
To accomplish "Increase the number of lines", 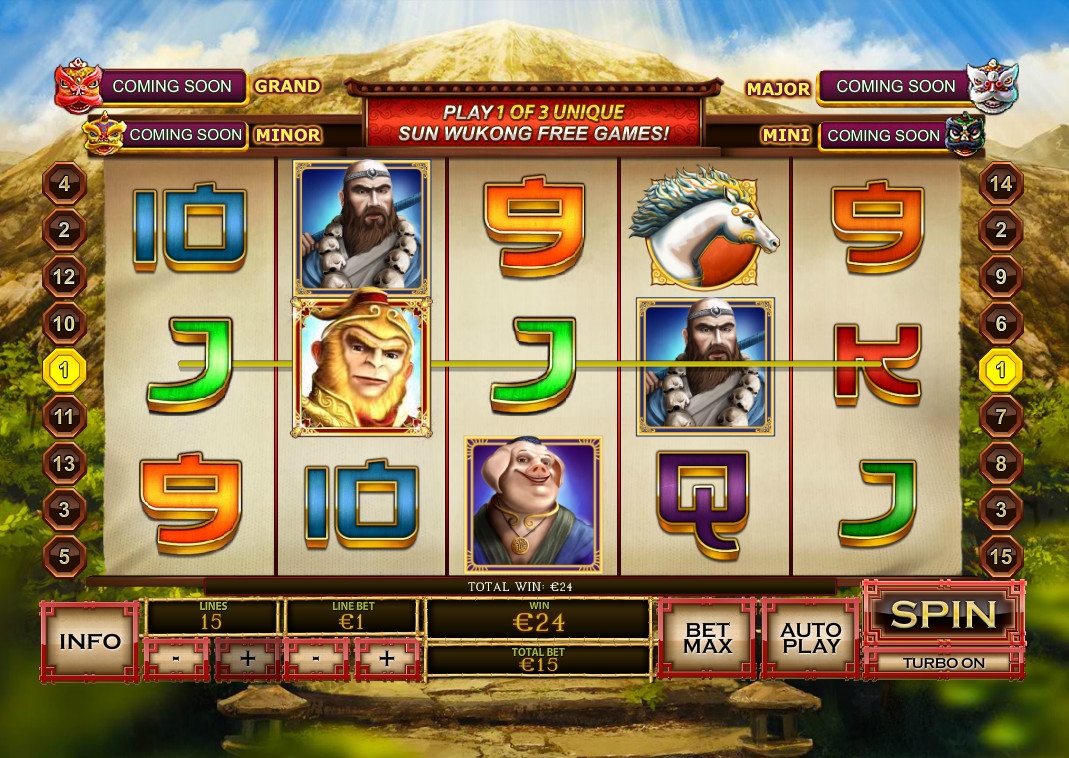I will click(246, 659).
